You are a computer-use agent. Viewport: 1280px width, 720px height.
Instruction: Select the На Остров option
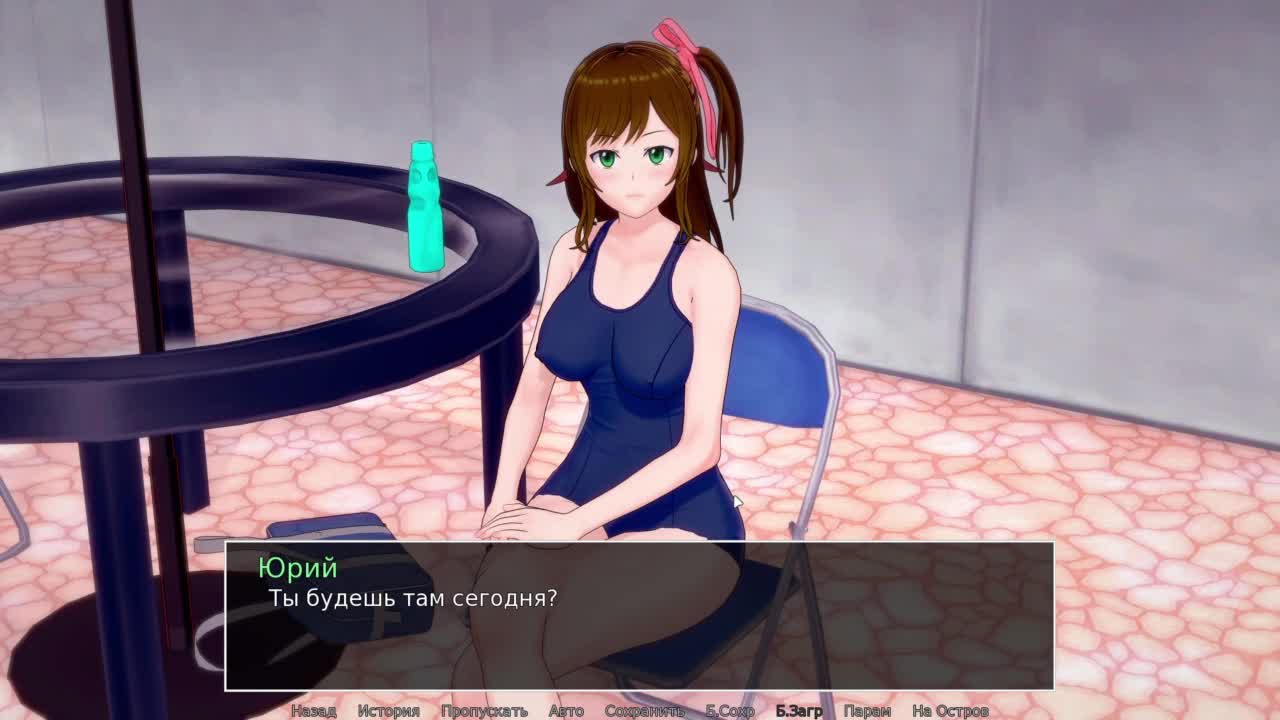pos(950,711)
